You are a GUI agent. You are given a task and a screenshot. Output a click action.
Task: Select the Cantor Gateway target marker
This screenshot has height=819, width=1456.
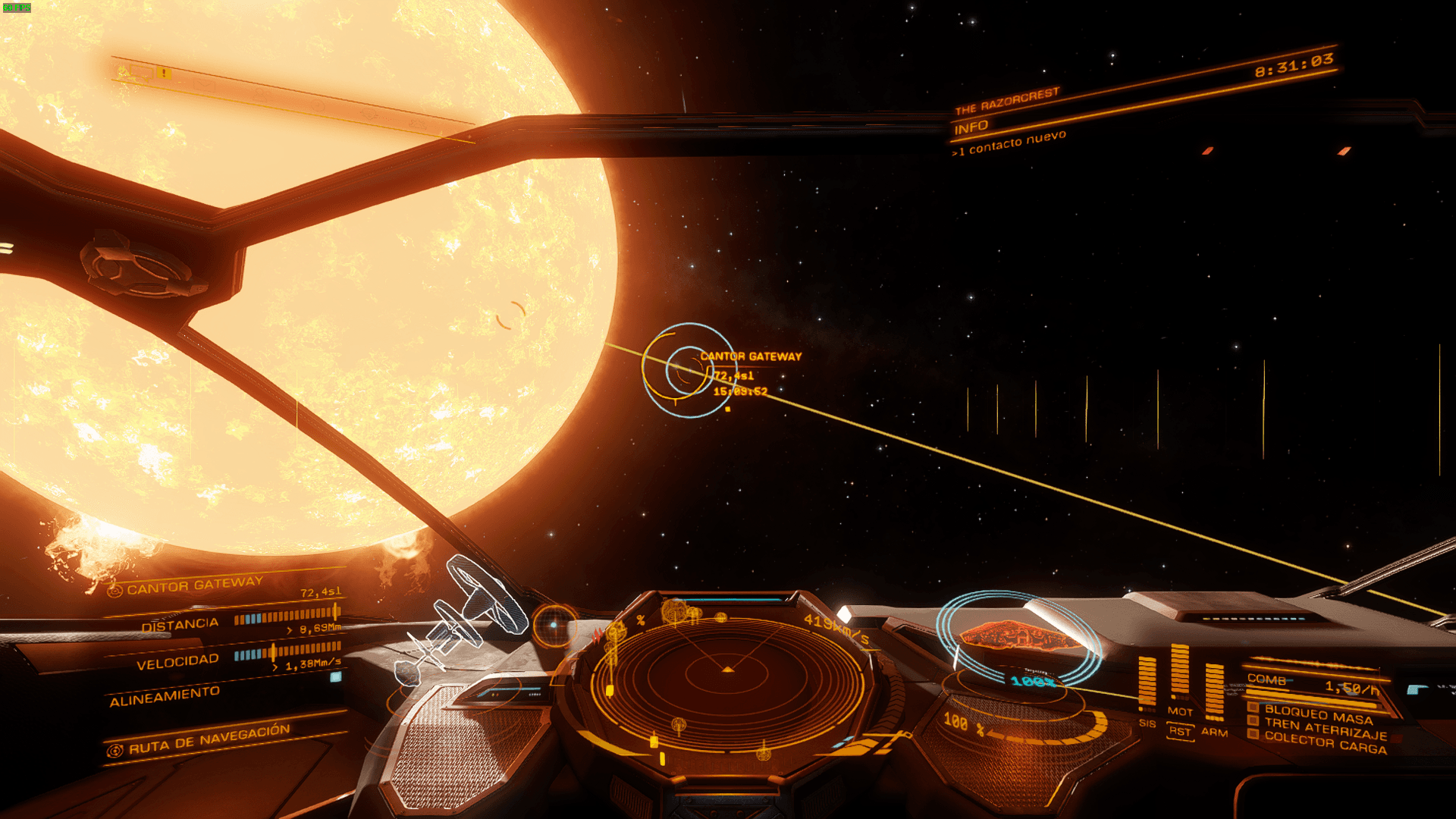(689, 370)
